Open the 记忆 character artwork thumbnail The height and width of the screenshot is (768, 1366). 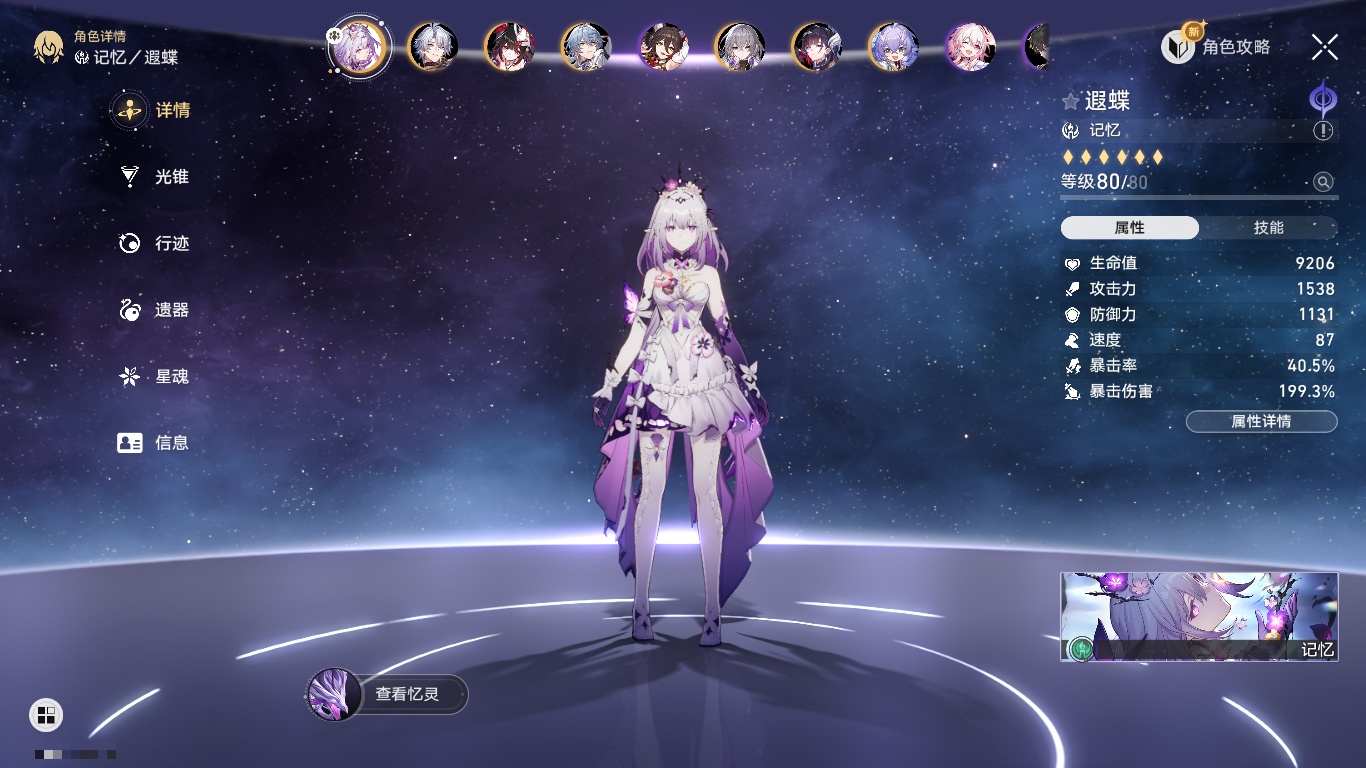point(1199,616)
